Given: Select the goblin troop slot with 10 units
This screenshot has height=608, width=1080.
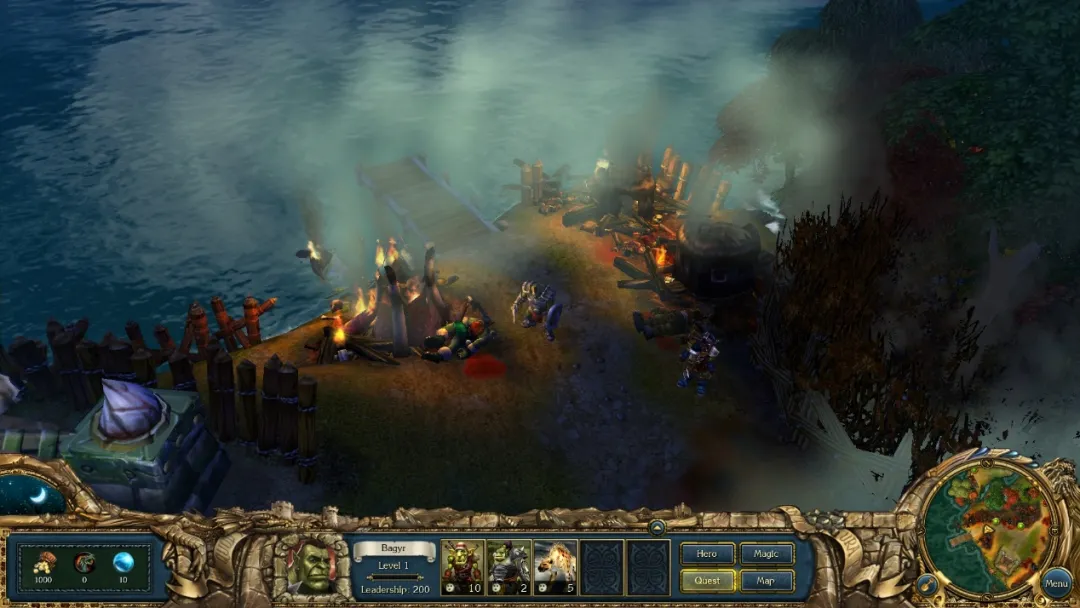Looking at the screenshot, I should (x=462, y=567).
